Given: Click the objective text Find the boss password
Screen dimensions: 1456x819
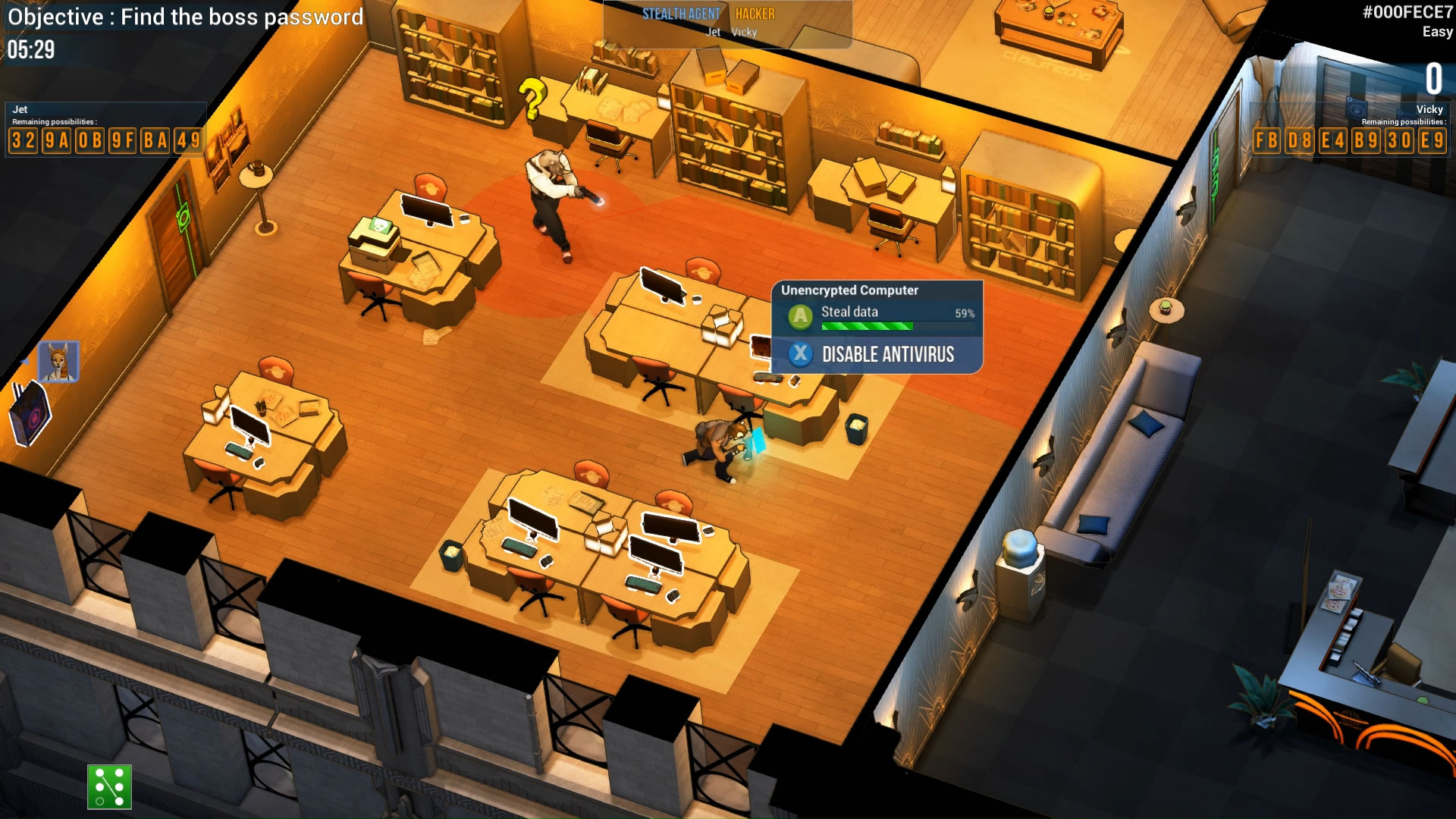Looking at the screenshot, I should click(186, 17).
